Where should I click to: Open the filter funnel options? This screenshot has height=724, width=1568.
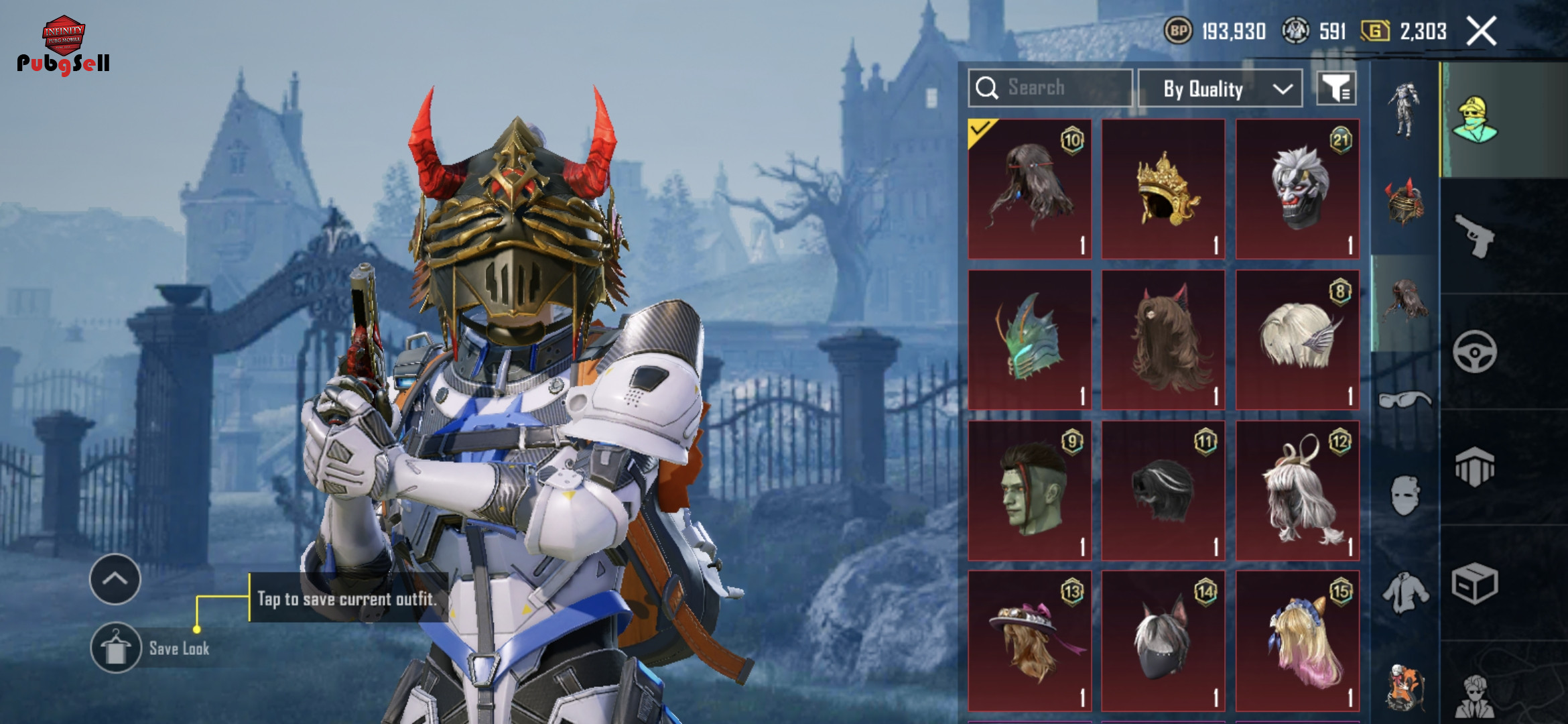(1336, 88)
